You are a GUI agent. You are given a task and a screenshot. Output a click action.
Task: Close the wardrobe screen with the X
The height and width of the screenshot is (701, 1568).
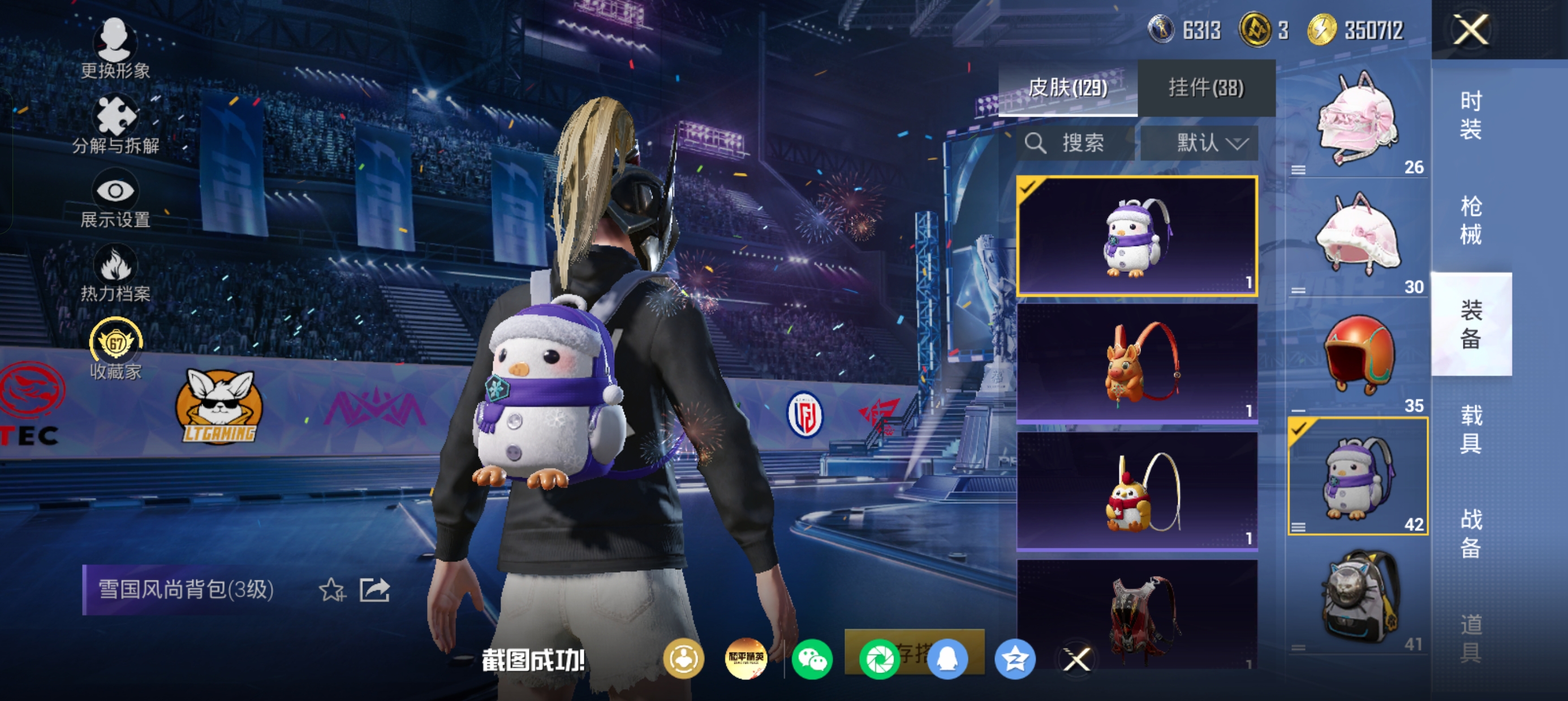pyautogui.click(x=1471, y=29)
